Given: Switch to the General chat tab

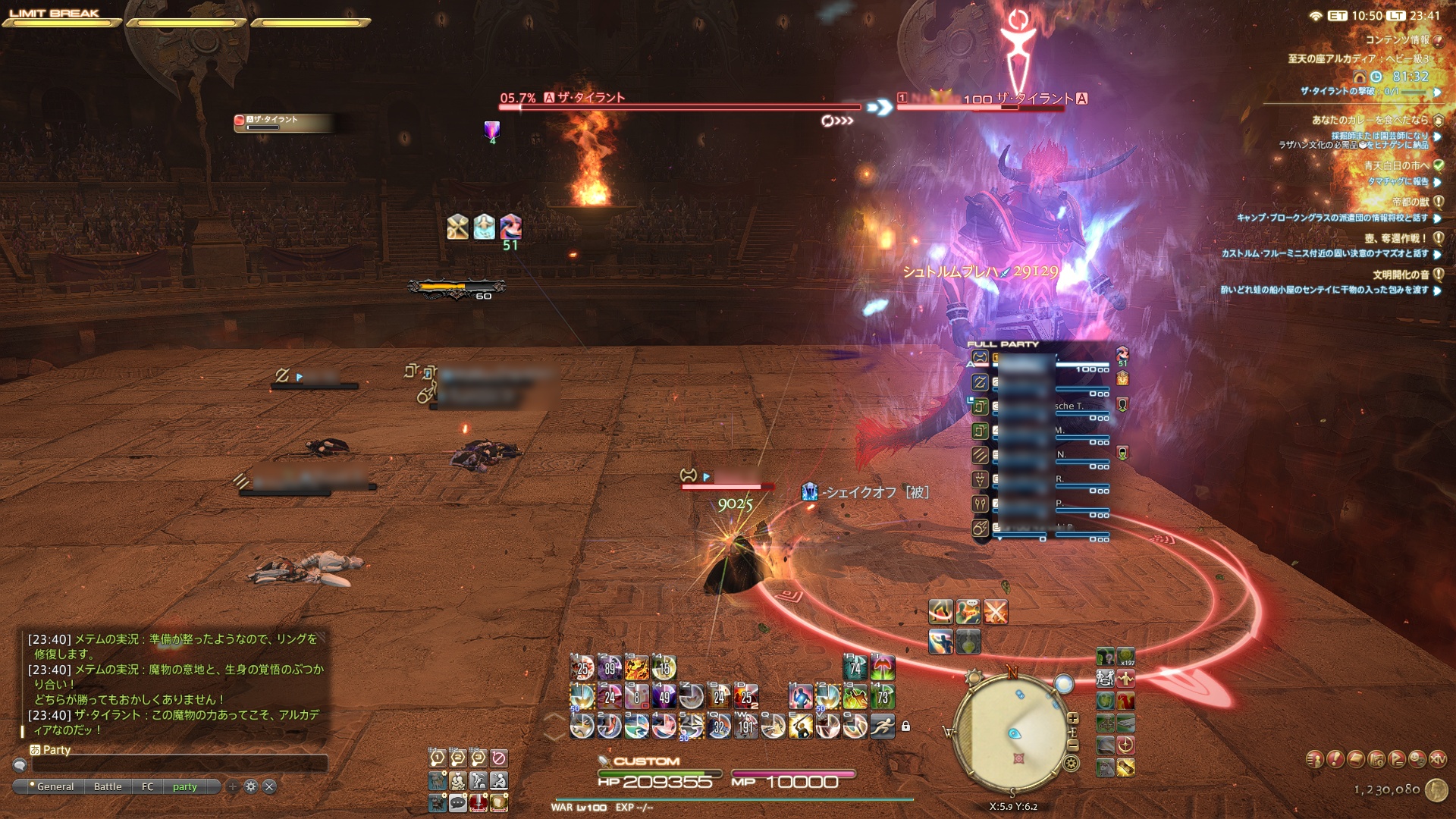Looking at the screenshot, I should (55, 787).
